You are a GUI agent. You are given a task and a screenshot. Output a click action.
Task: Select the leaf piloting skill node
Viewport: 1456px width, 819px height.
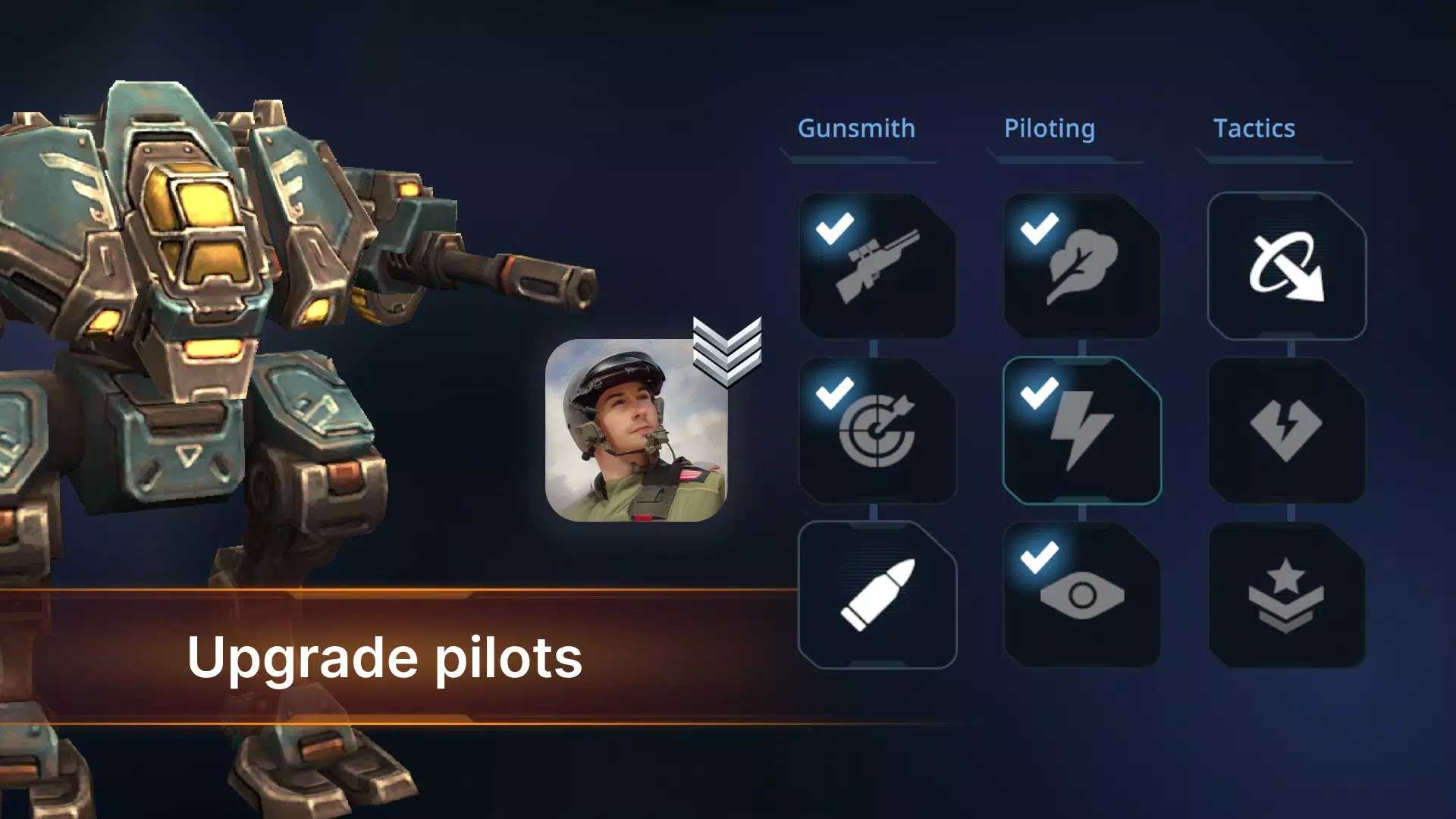(1081, 265)
